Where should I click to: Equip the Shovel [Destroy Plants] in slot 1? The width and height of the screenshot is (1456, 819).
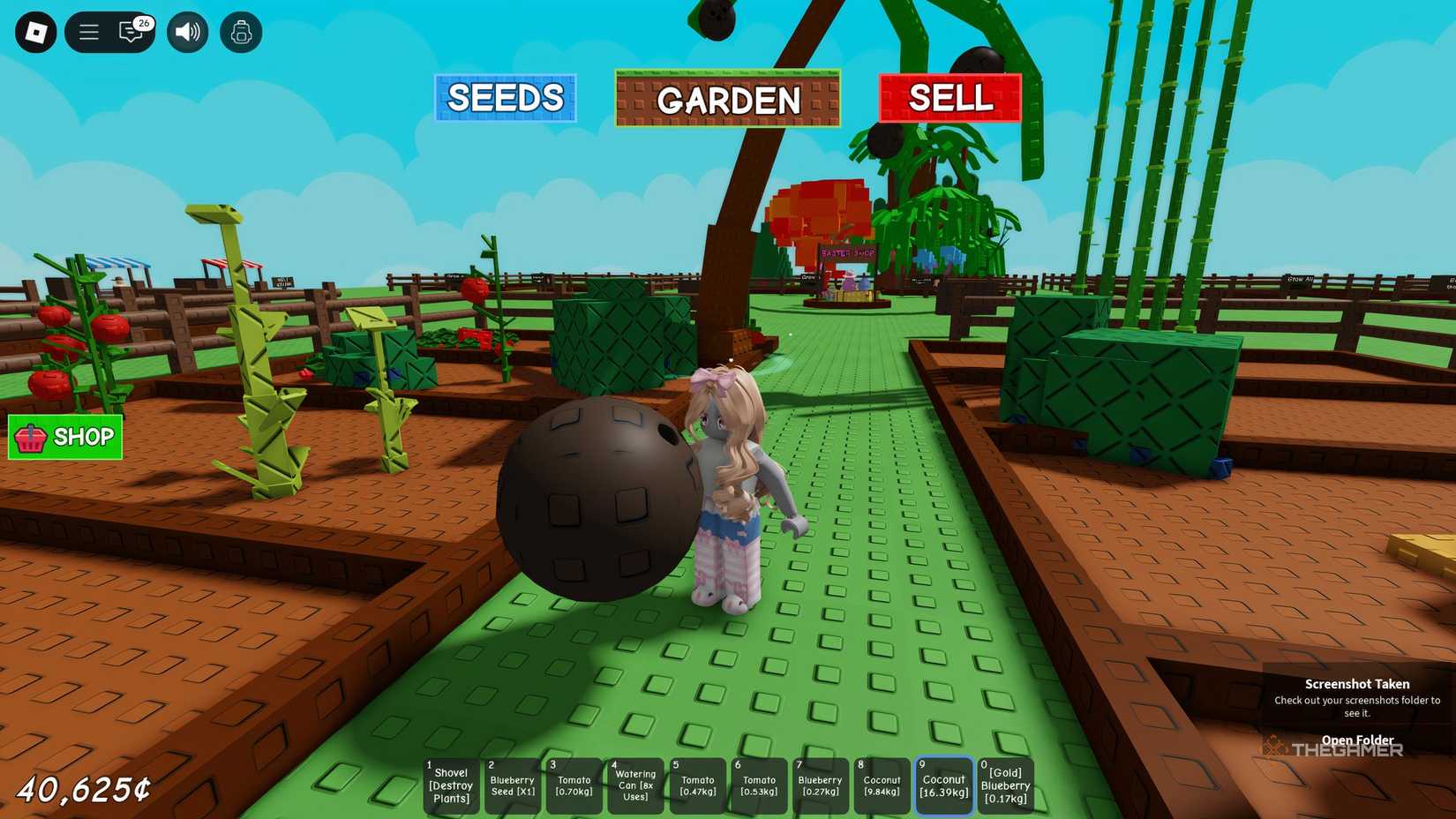point(451,785)
